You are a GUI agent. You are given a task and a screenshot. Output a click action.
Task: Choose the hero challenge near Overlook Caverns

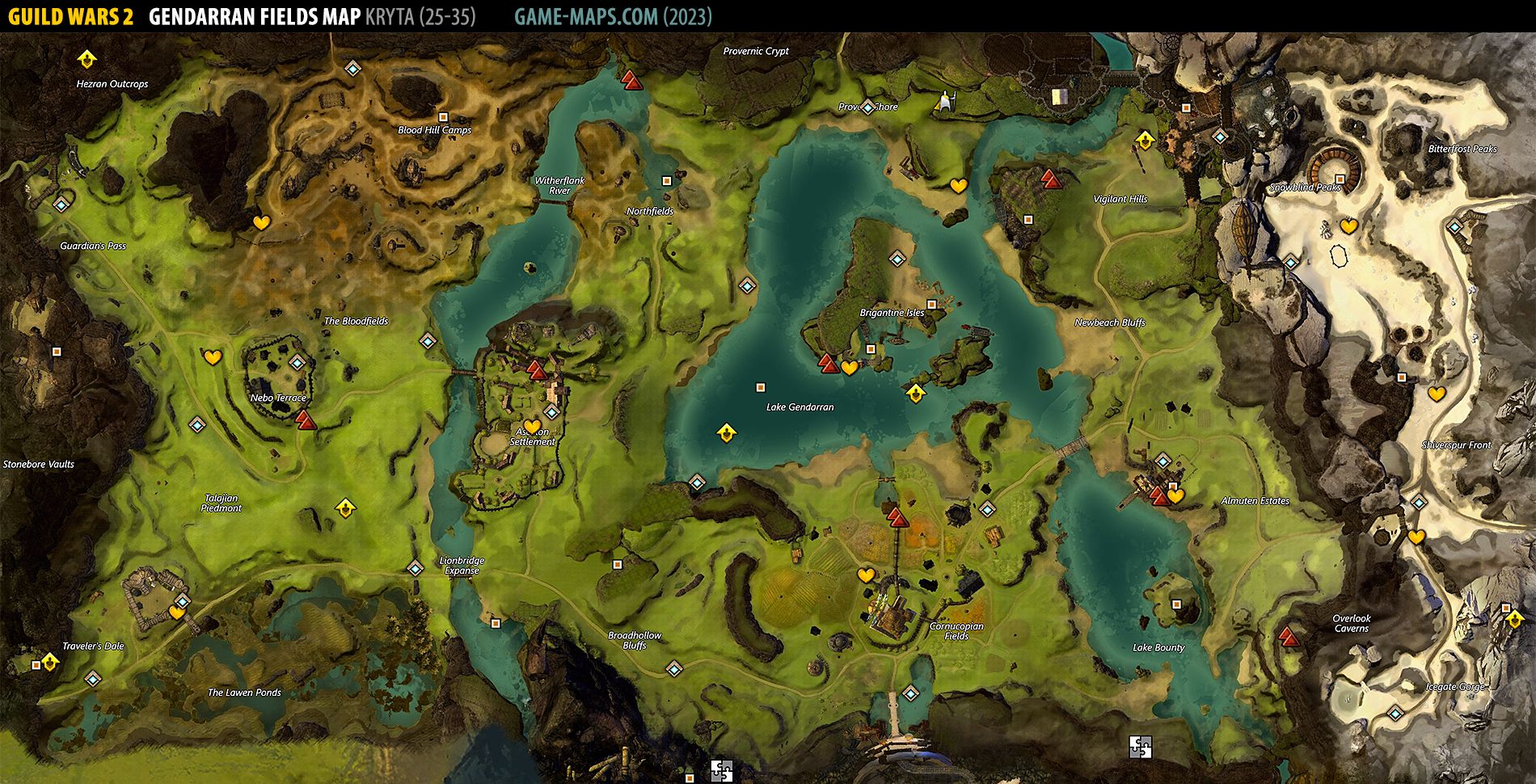(1515, 620)
